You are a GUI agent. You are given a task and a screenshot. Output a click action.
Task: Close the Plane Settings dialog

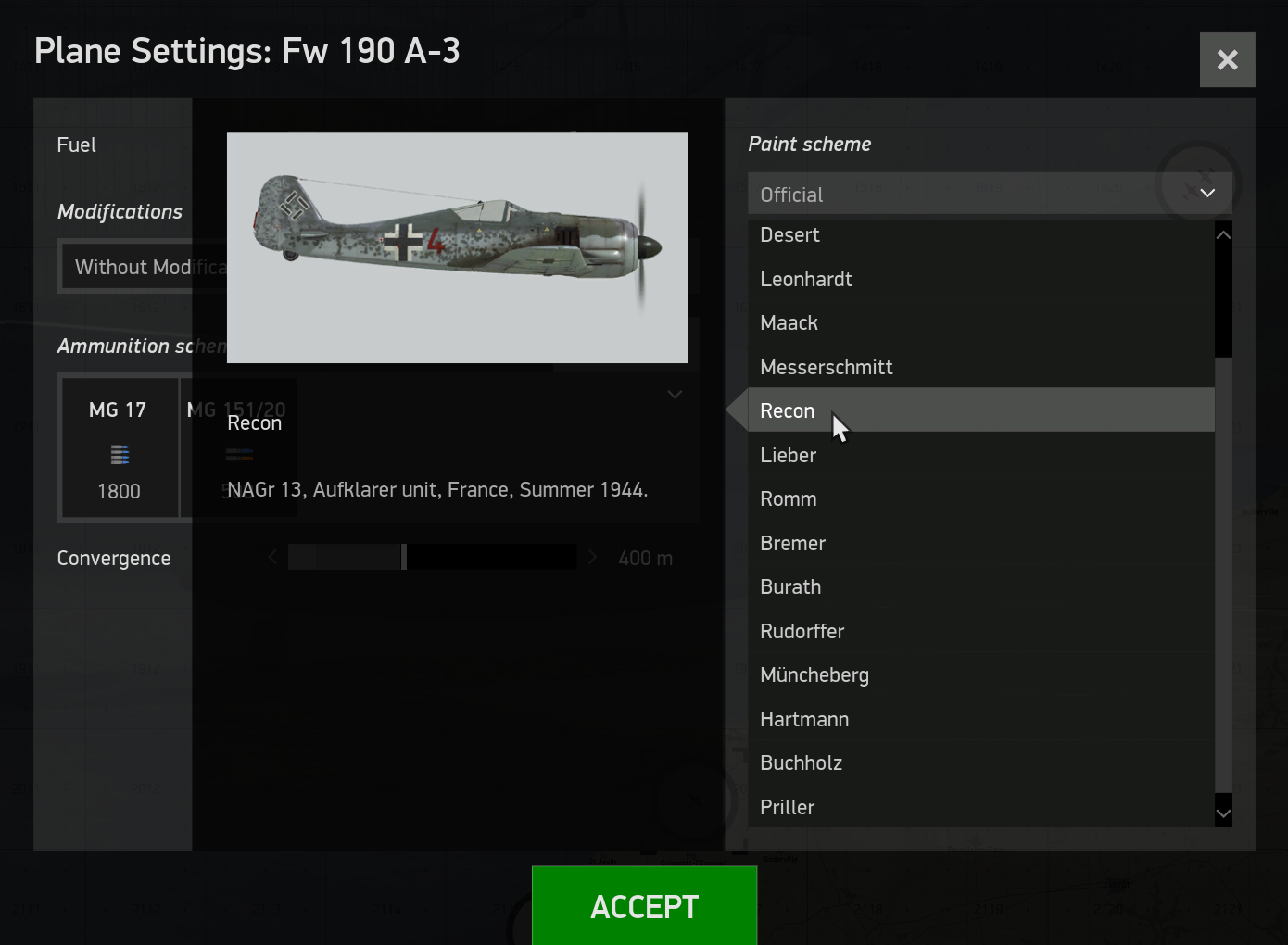pyautogui.click(x=1227, y=59)
